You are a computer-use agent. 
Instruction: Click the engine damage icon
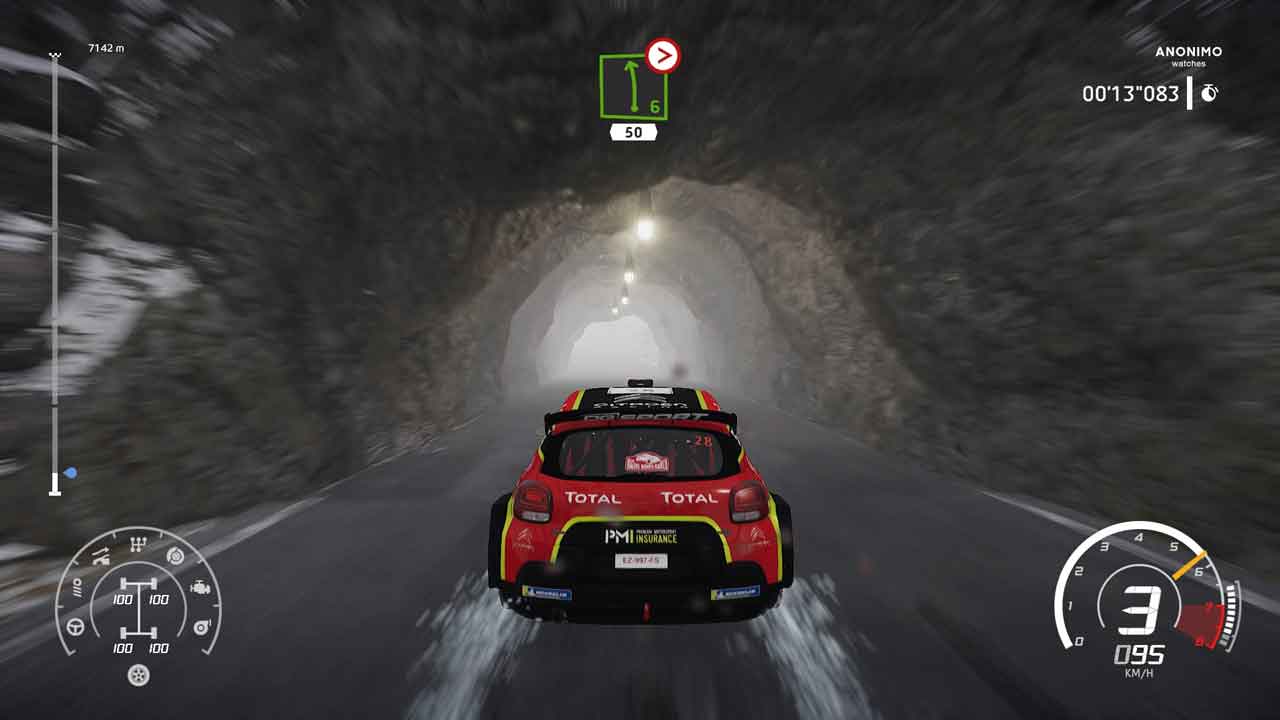tap(200, 587)
